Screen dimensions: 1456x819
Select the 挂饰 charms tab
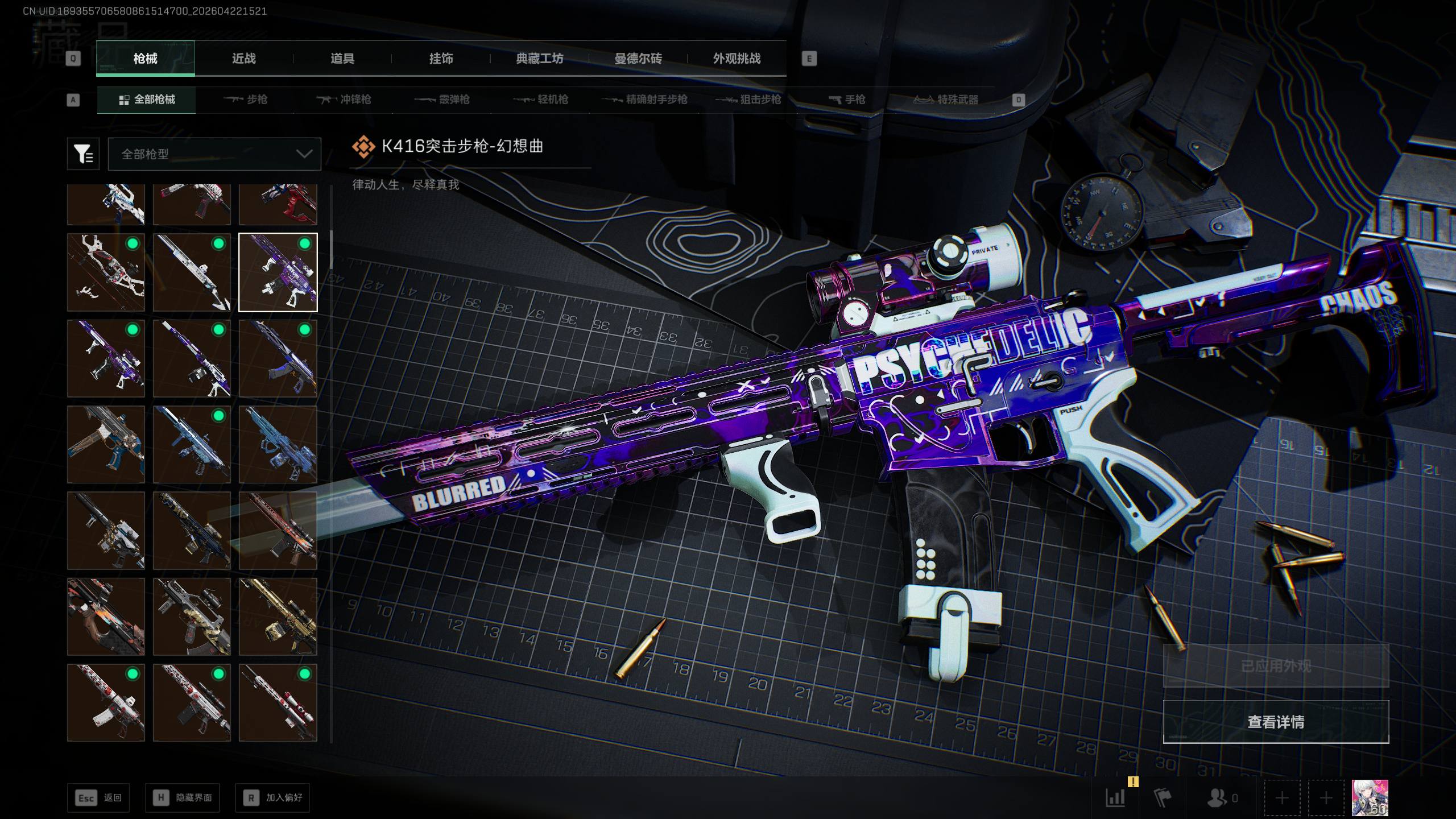441,59
